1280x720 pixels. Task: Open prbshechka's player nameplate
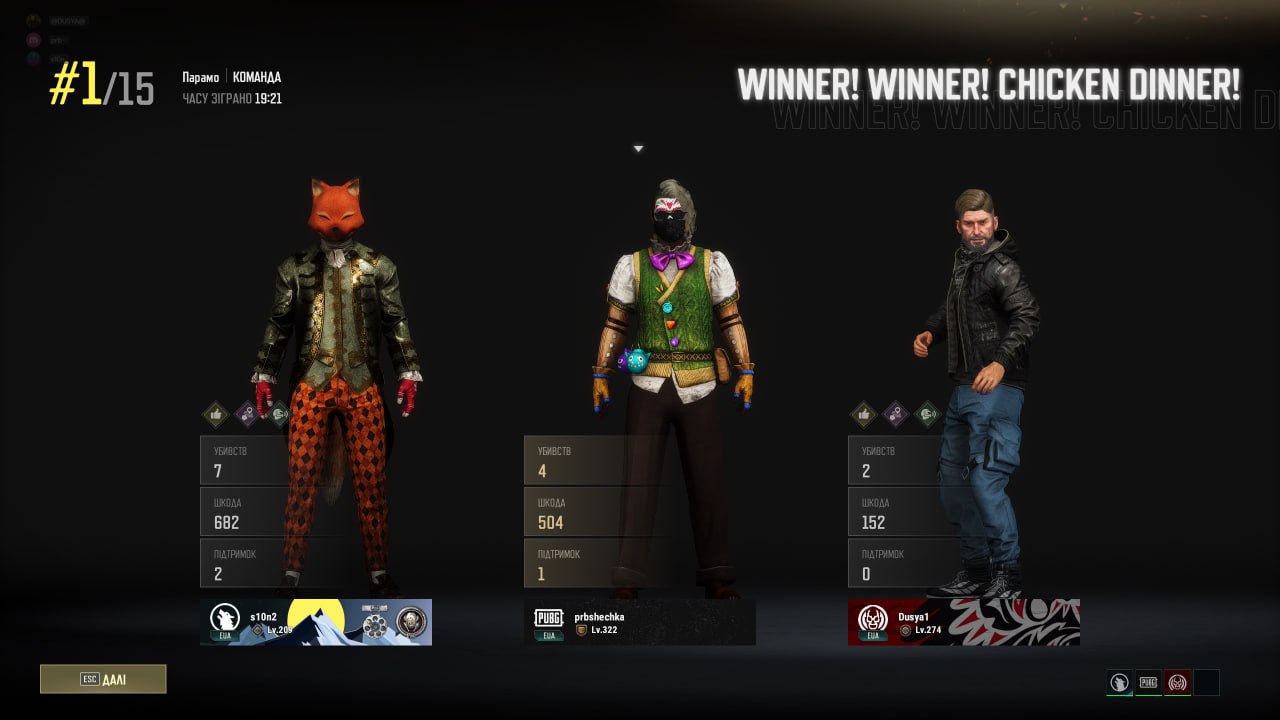click(x=640, y=622)
